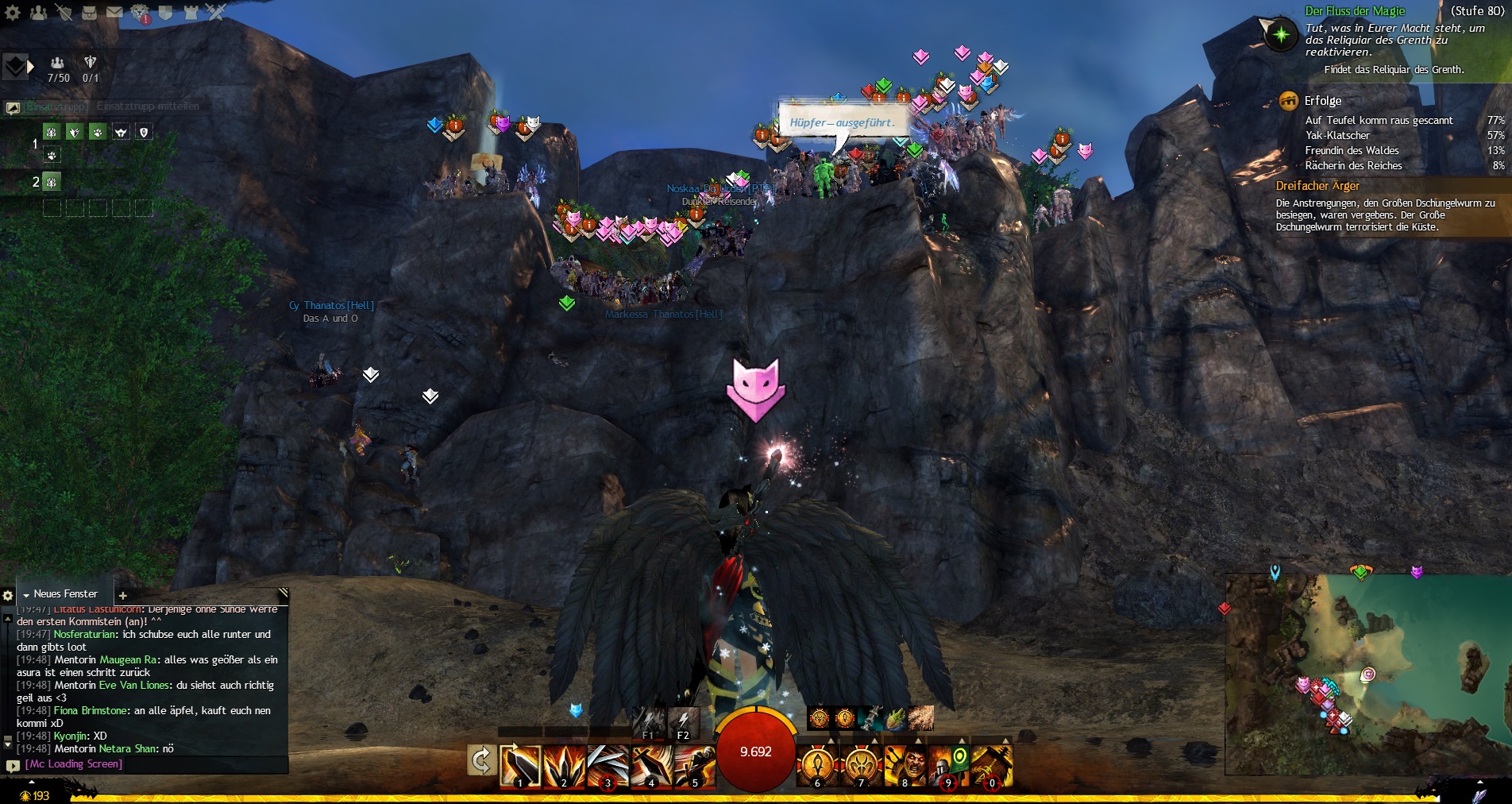Select 'Der Fluss der Magie' story objective
Image resolution: width=1512 pixels, height=804 pixels.
coord(1355,11)
